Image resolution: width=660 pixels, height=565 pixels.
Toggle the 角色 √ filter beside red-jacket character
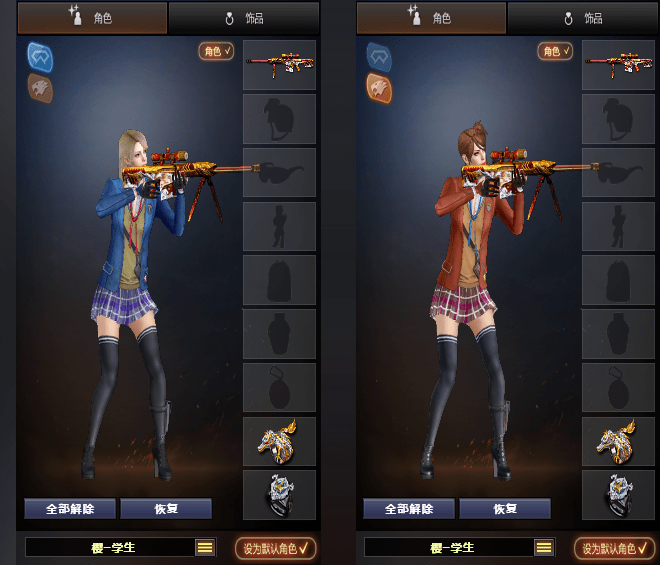(x=555, y=51)
